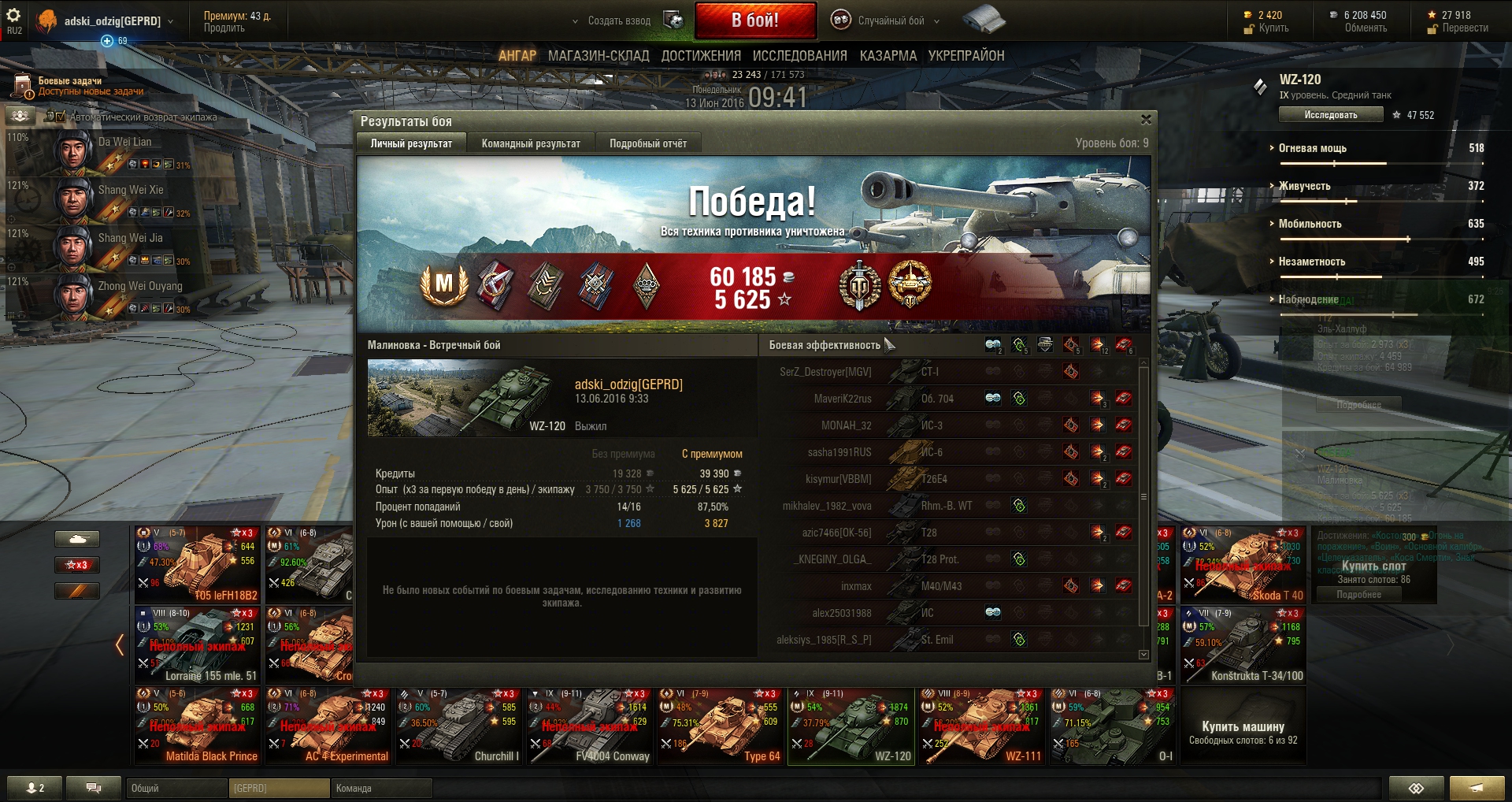1512x802 pixels.
Task: Open the Подробный отчёт tab
Action: 647,143
